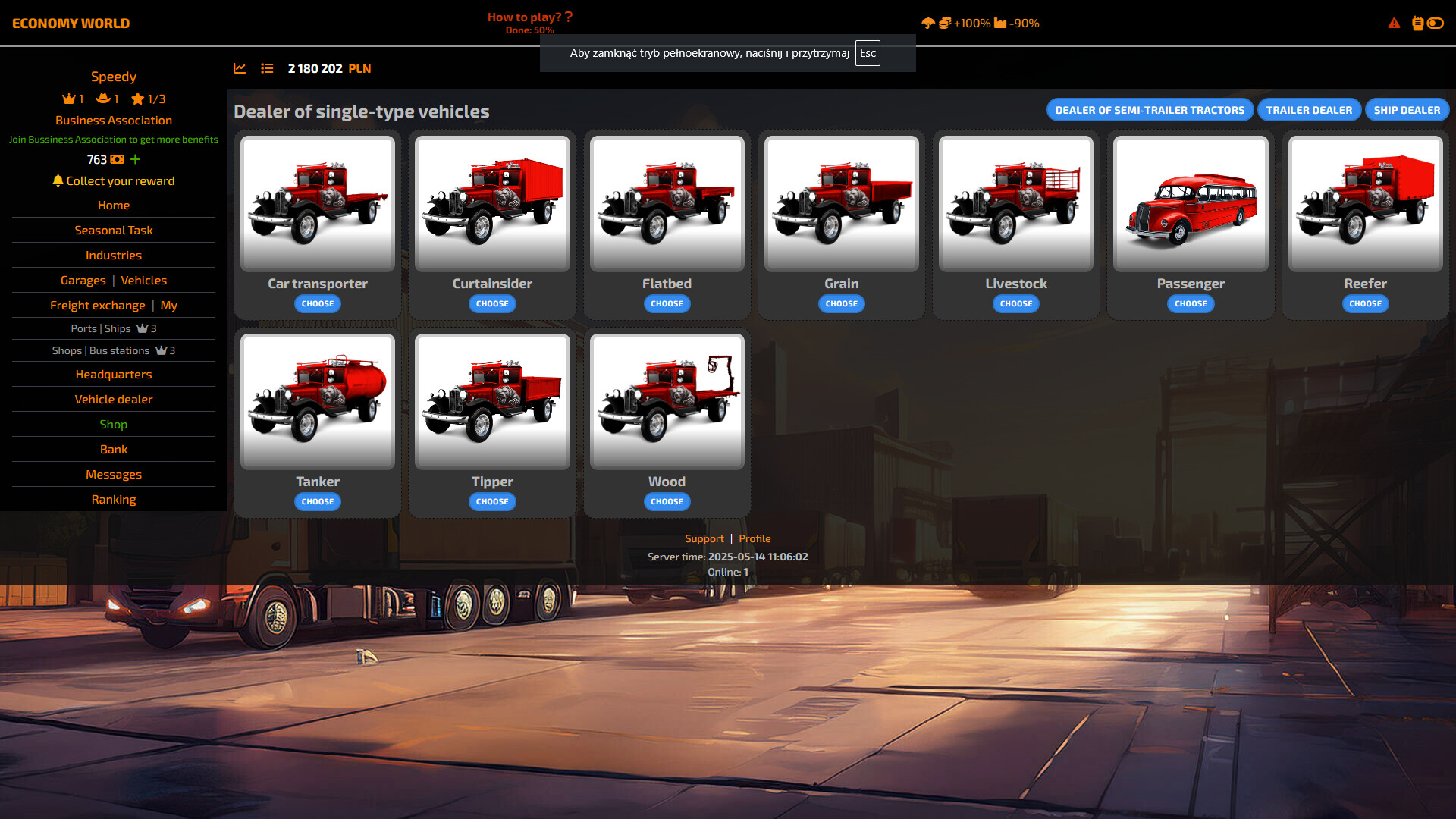Screen dimensions: 1456x819
Task: Open your Profile from the footer
Action: (755, 538)
